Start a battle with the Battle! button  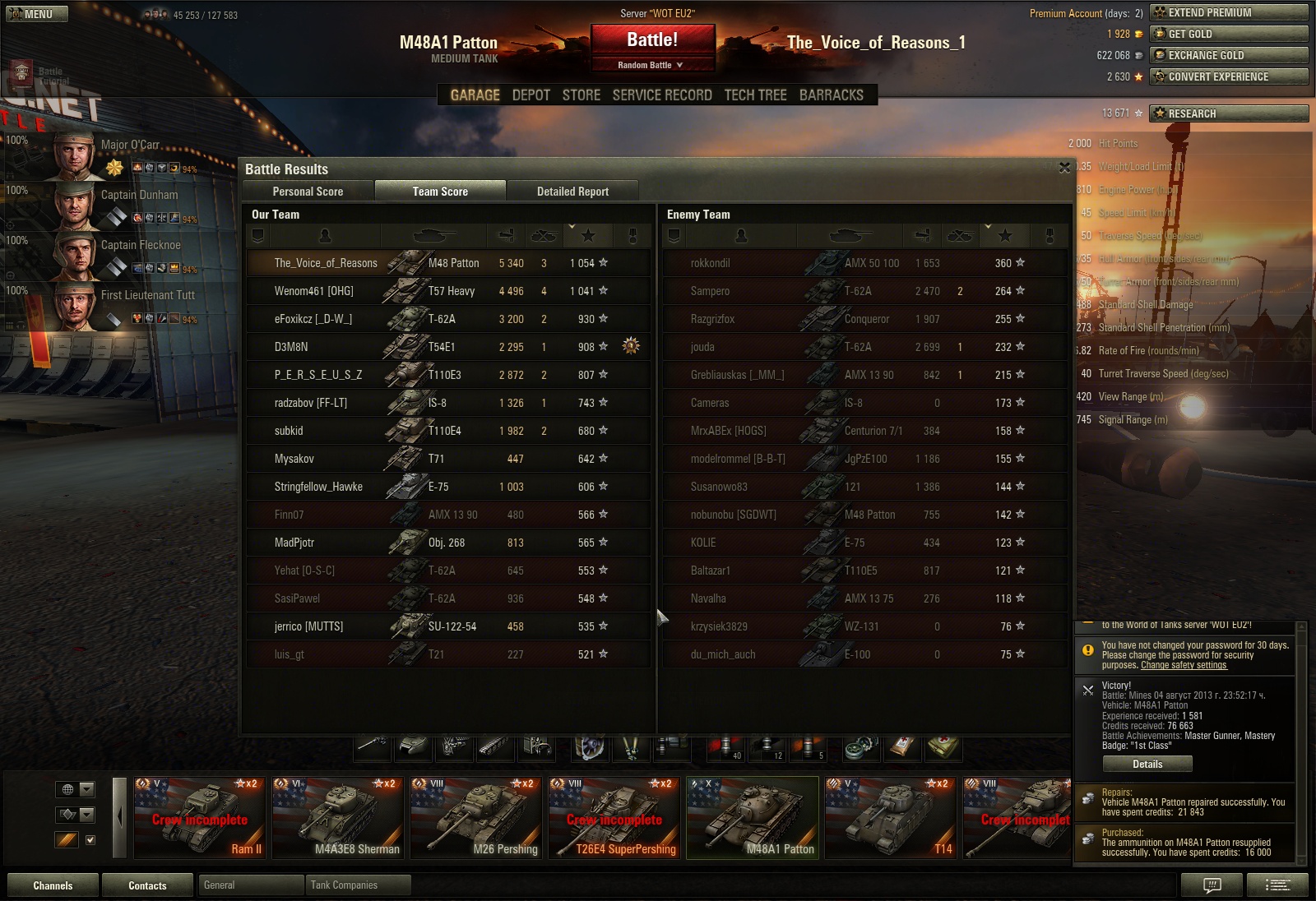click(x=652, y=40)
